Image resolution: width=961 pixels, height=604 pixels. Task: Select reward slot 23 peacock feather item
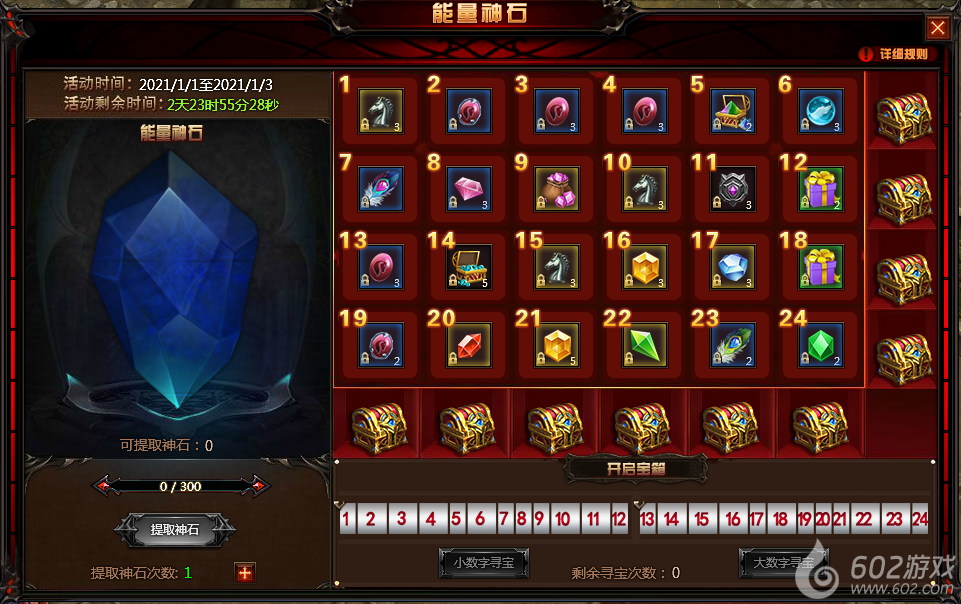(733, 344)
